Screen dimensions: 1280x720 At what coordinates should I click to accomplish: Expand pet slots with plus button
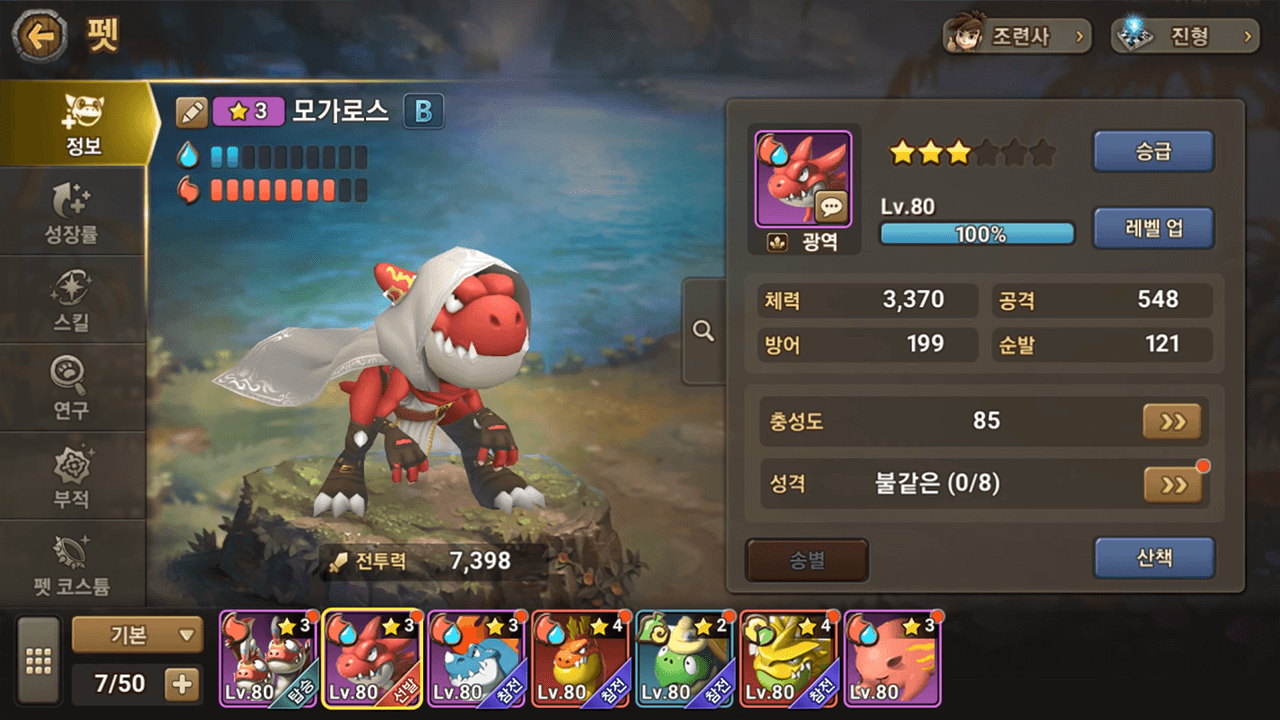click(182, 684)
